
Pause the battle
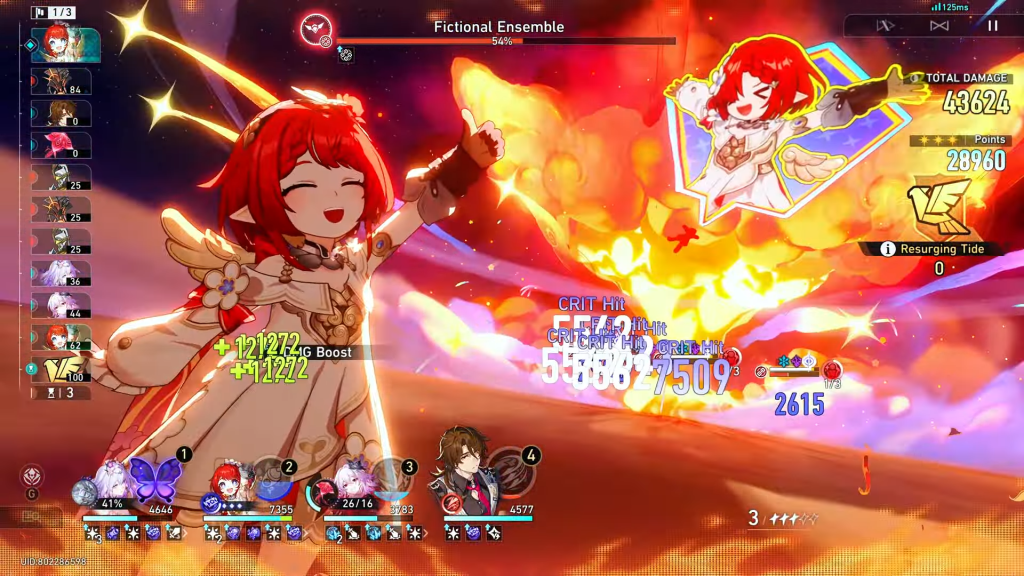coord(993,26)
